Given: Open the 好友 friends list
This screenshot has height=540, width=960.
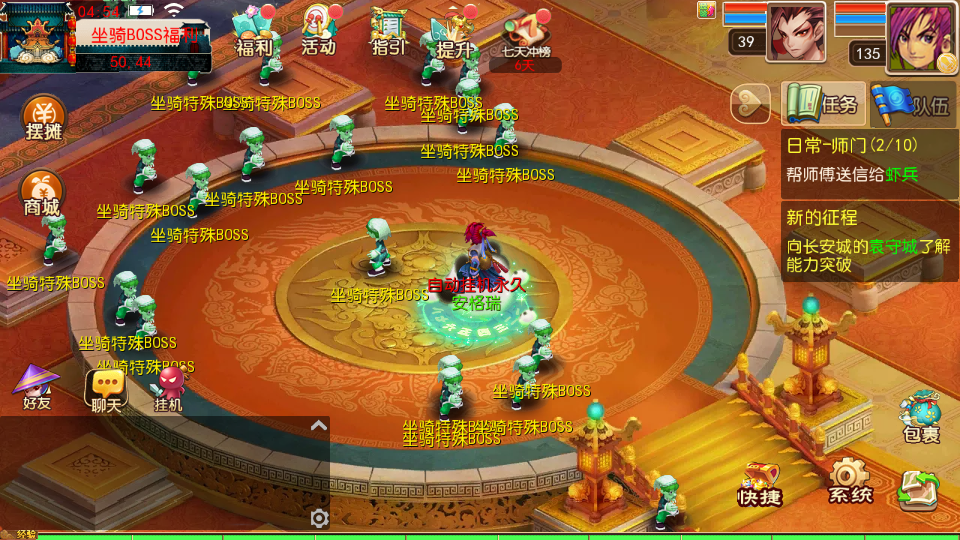Looking at the screenshot, I should click(36, 389).
